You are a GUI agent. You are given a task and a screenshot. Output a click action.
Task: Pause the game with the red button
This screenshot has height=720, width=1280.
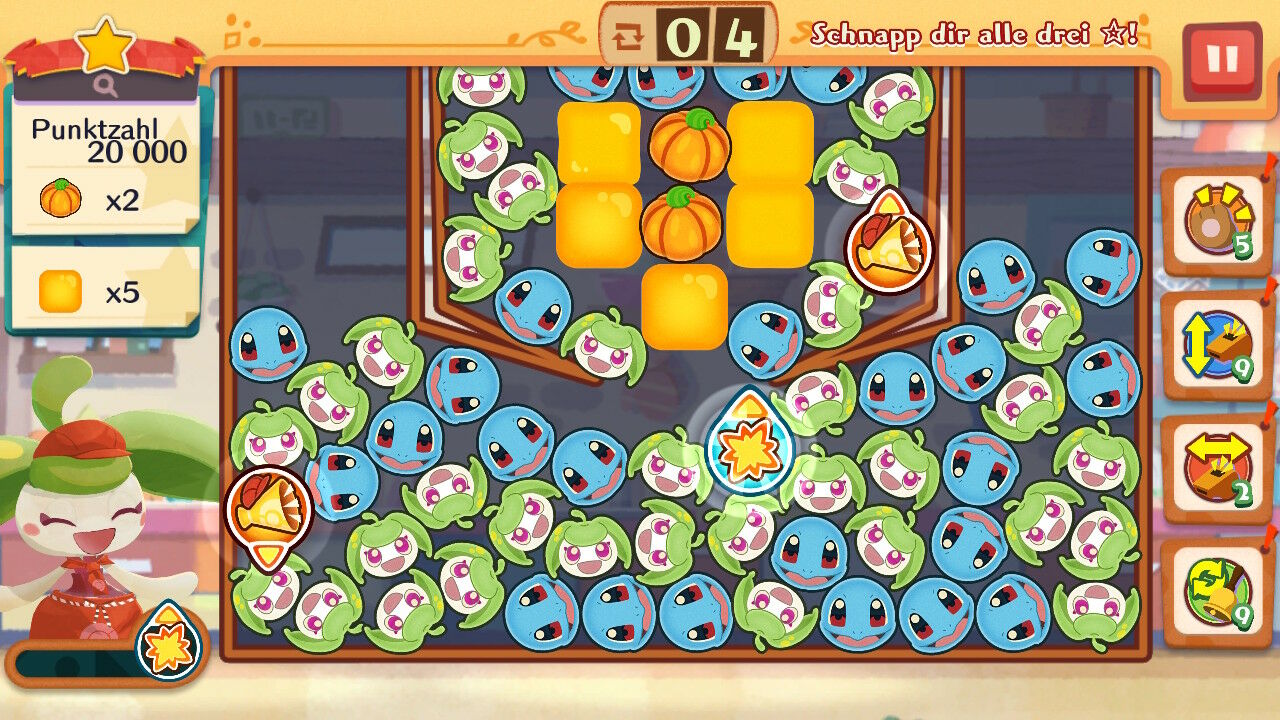1221,61
